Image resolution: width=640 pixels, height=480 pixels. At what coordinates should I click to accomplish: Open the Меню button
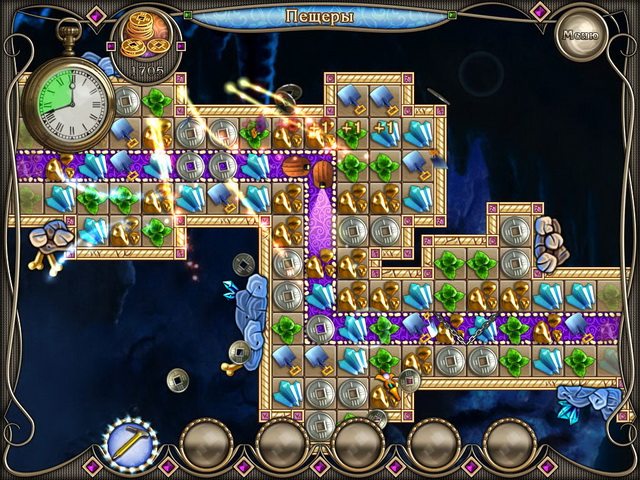pyautogui.click(x=581, y=33)
